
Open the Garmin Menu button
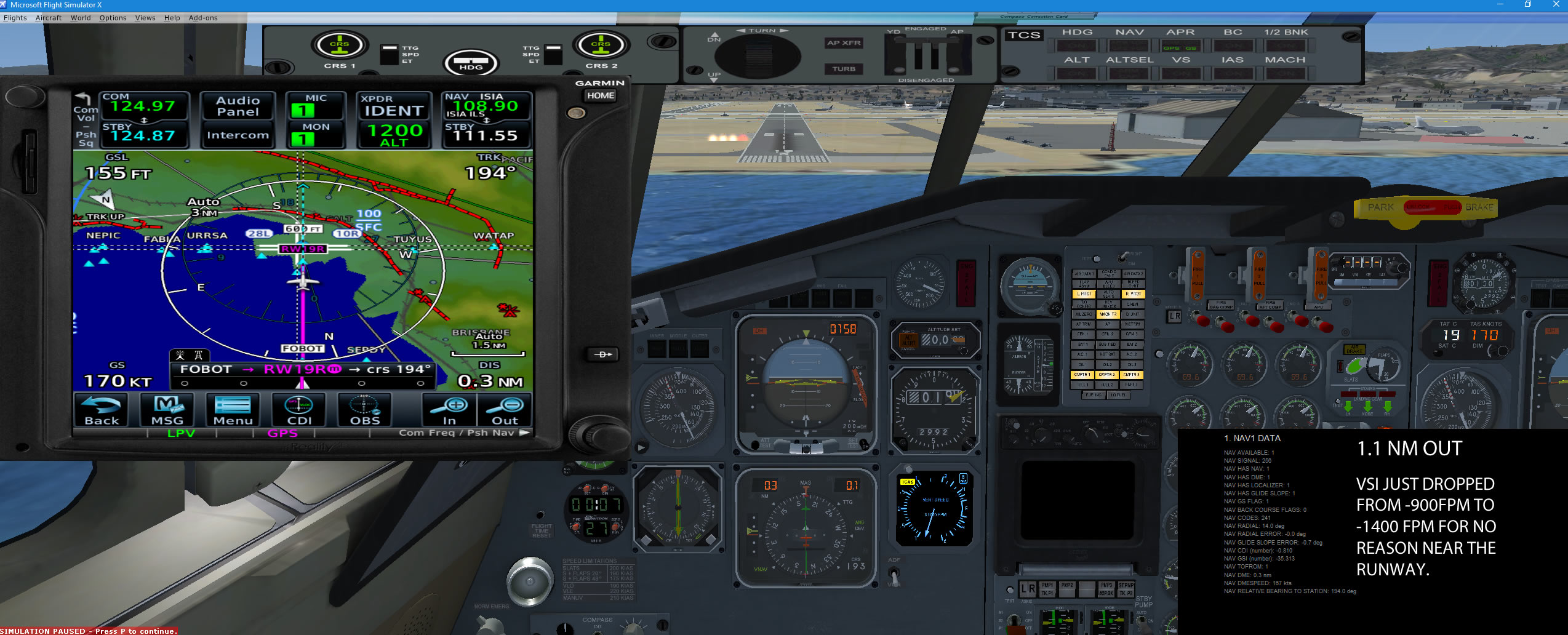(x=233, y=410)
